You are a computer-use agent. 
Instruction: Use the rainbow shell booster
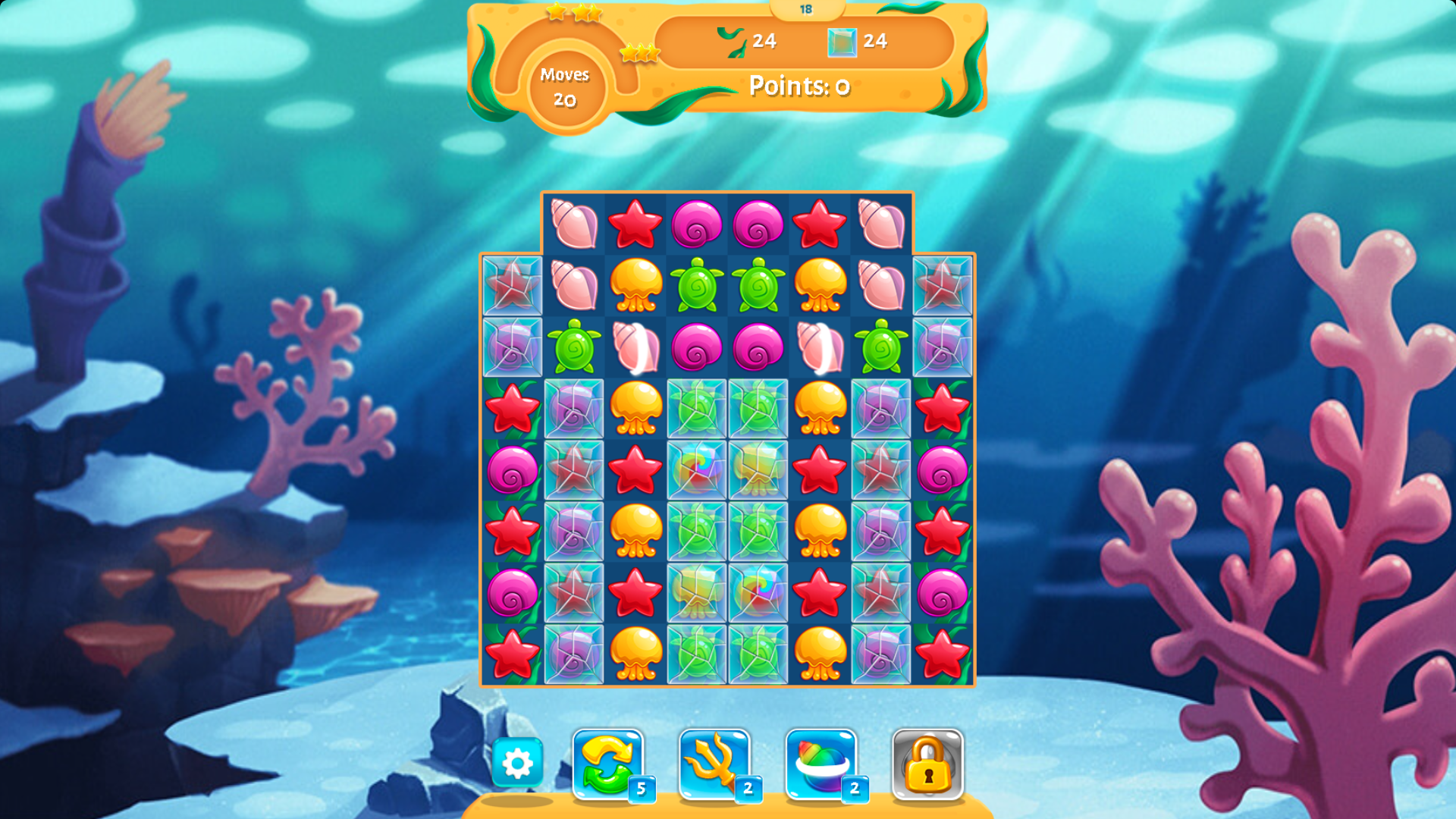(x=821, y=762)
